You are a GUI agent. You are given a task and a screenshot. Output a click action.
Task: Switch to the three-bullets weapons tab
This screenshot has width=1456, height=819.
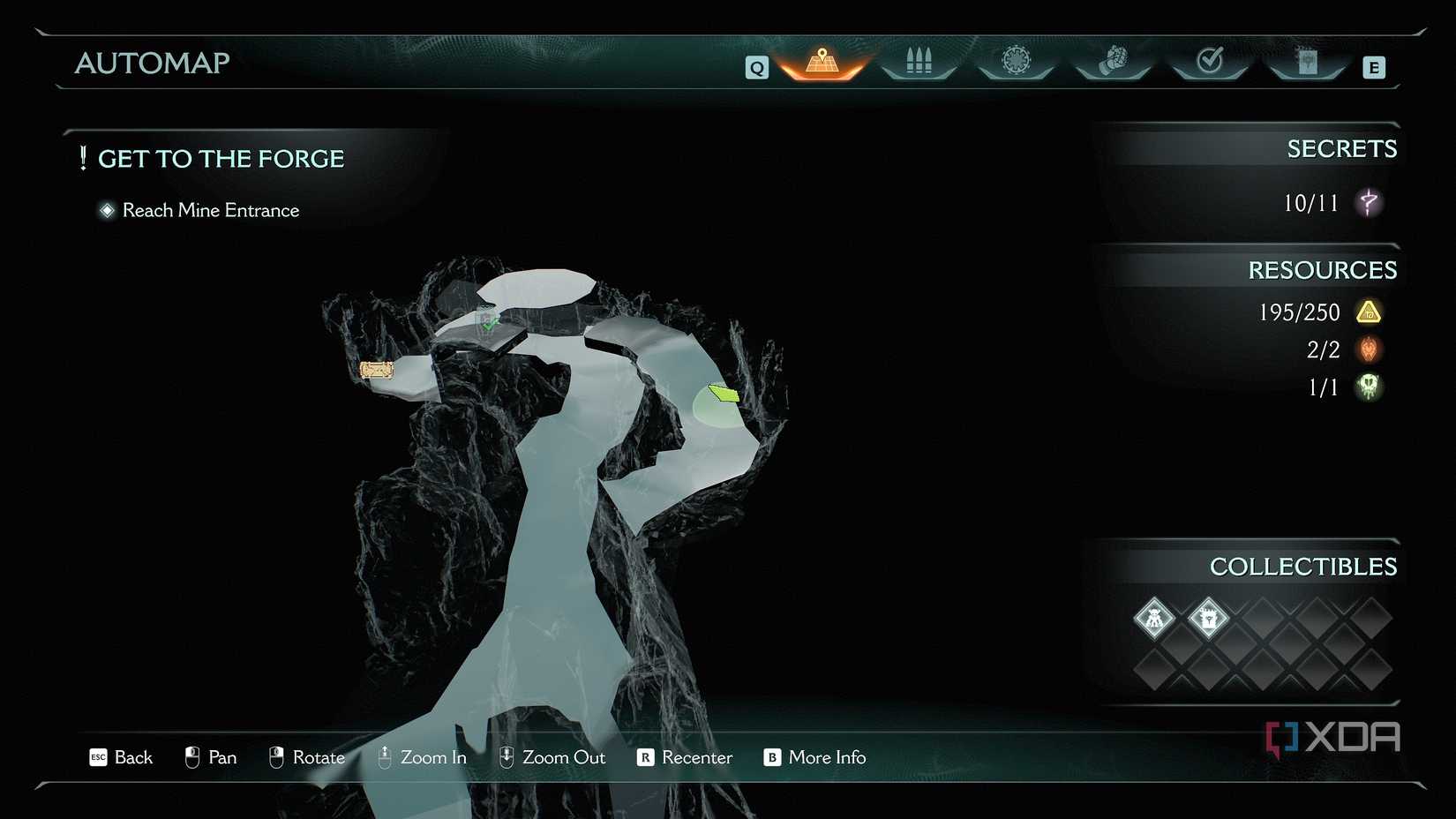click(x=919, y=61)
